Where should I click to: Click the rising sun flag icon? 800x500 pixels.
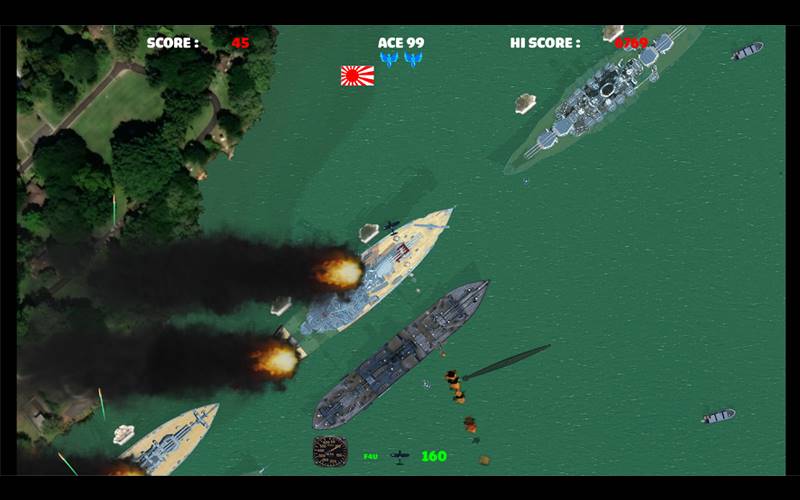(x=357, y=75)
